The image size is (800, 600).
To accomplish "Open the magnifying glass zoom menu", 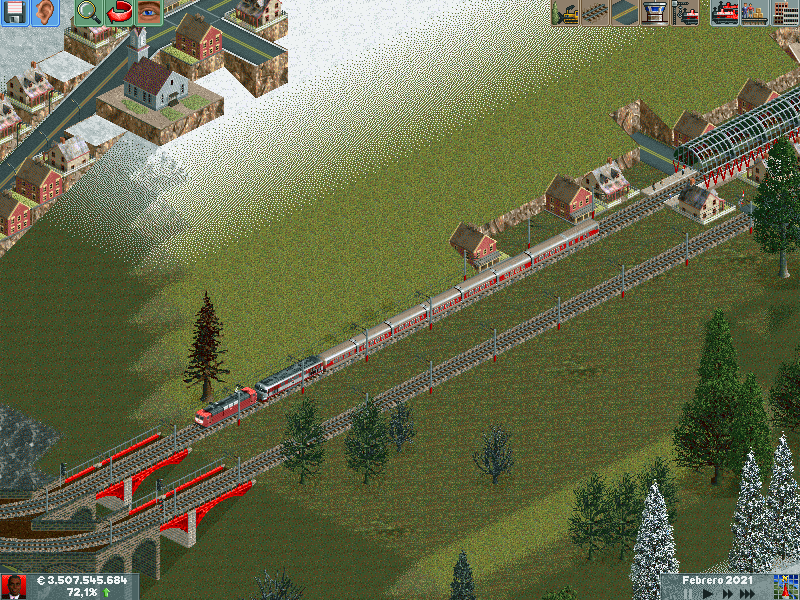I will pyautogui.click(x=89, y=12).
